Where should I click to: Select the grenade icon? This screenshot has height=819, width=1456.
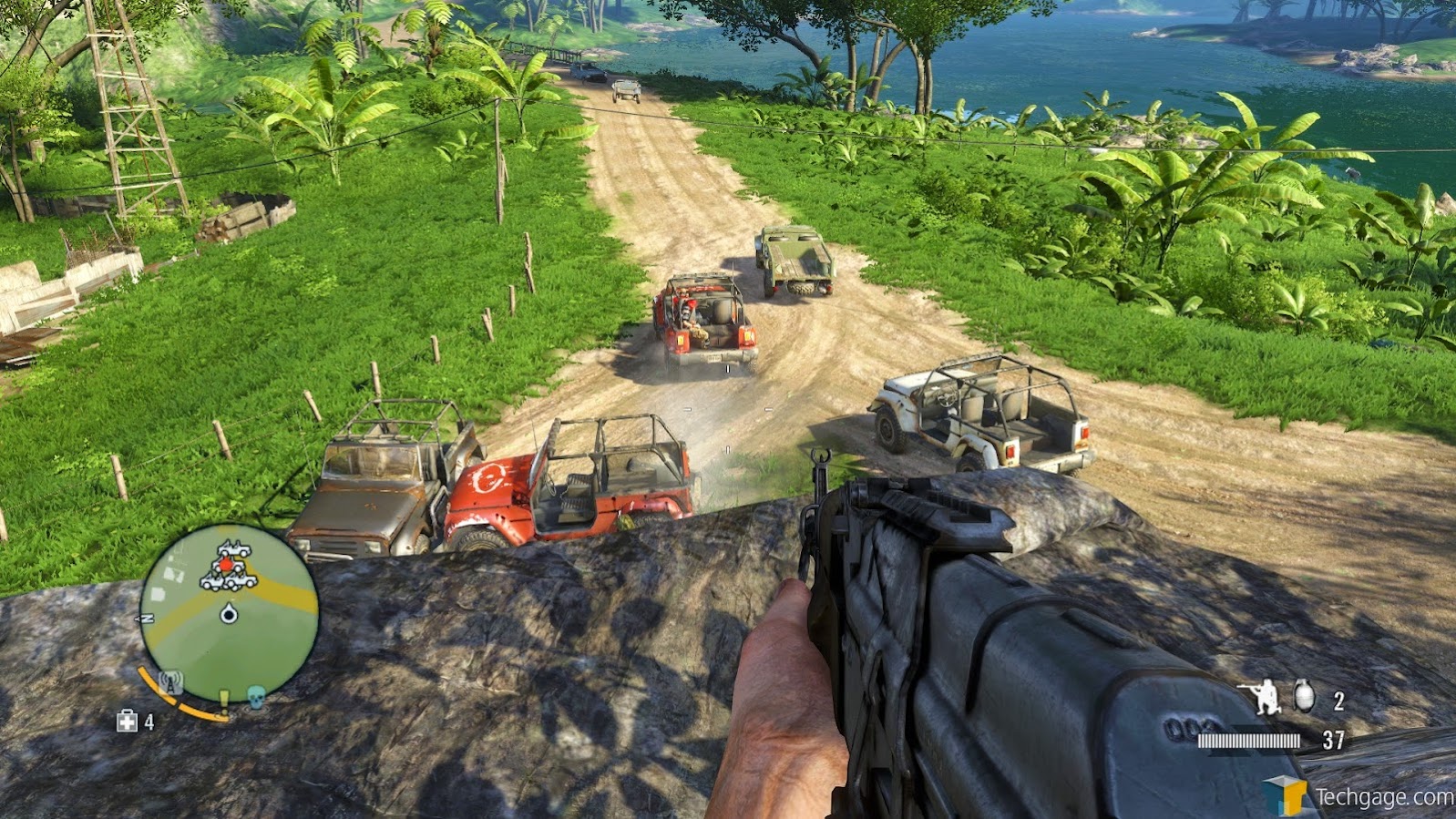(x=1305, y=696)
